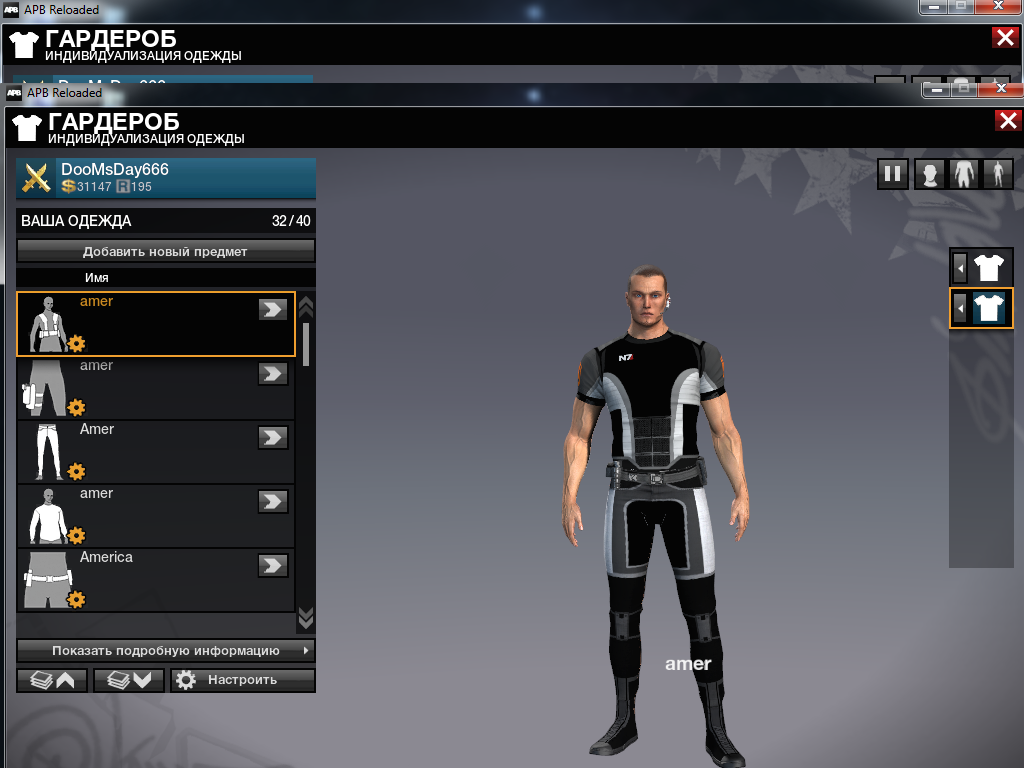Image resolution: width=1024 pixels, height=768 pixels.
Task: Select the grey pants with holster item
Action: click(x=155, y=388)
